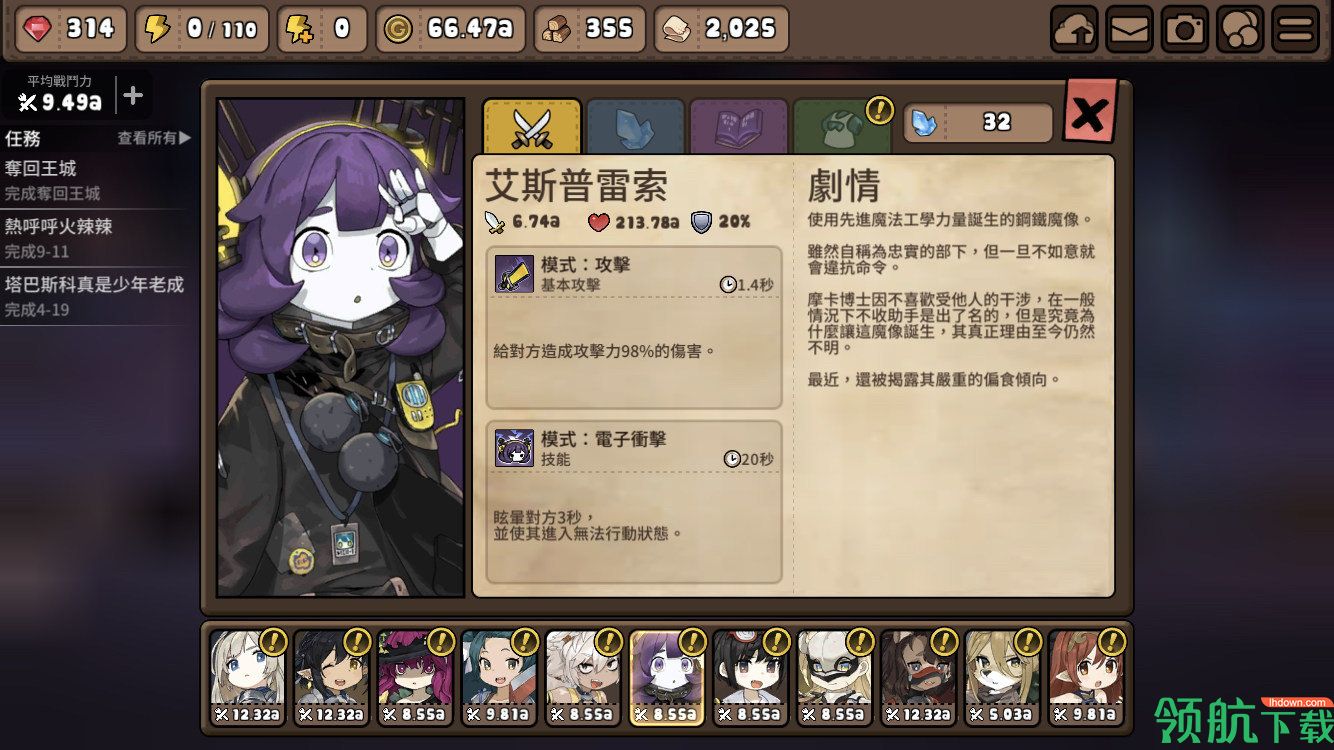Click the plus button beside average combat power
The height and width of the screenshot is (750, 1334).
tap(133, 96)
